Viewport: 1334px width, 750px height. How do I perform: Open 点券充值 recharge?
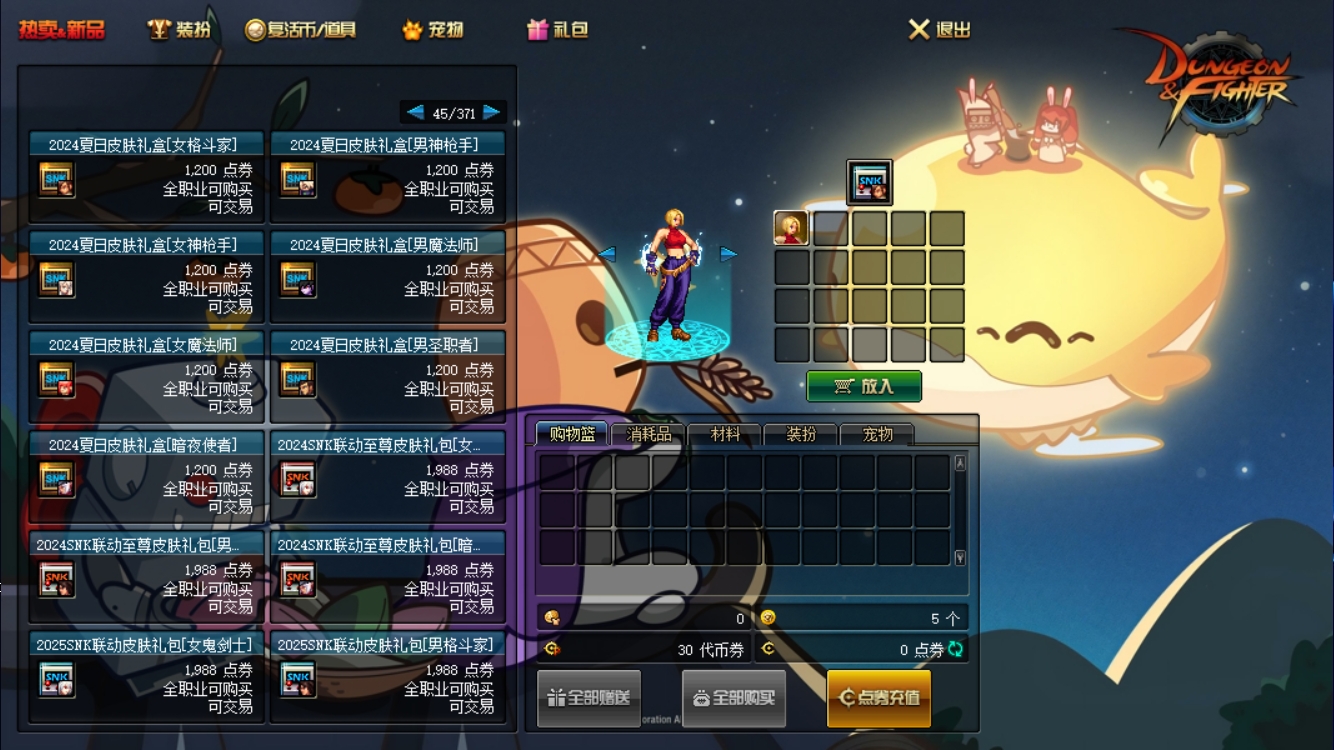click(x=879, y=698)
